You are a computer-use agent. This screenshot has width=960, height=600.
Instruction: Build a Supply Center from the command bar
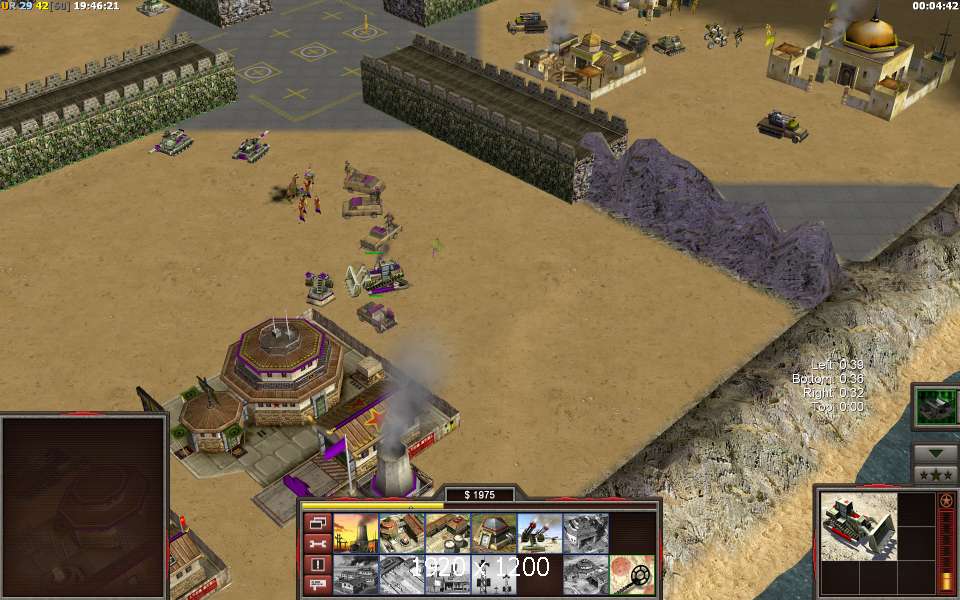(447, 534)
